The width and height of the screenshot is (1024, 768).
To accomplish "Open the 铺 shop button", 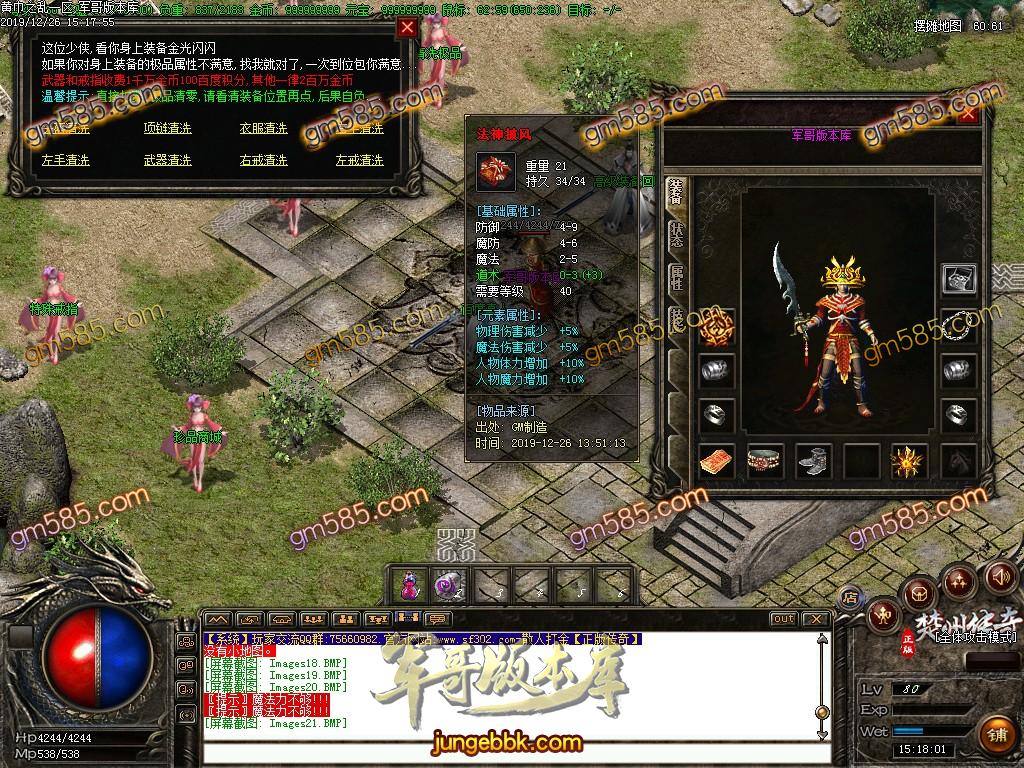I will point(994,733).
